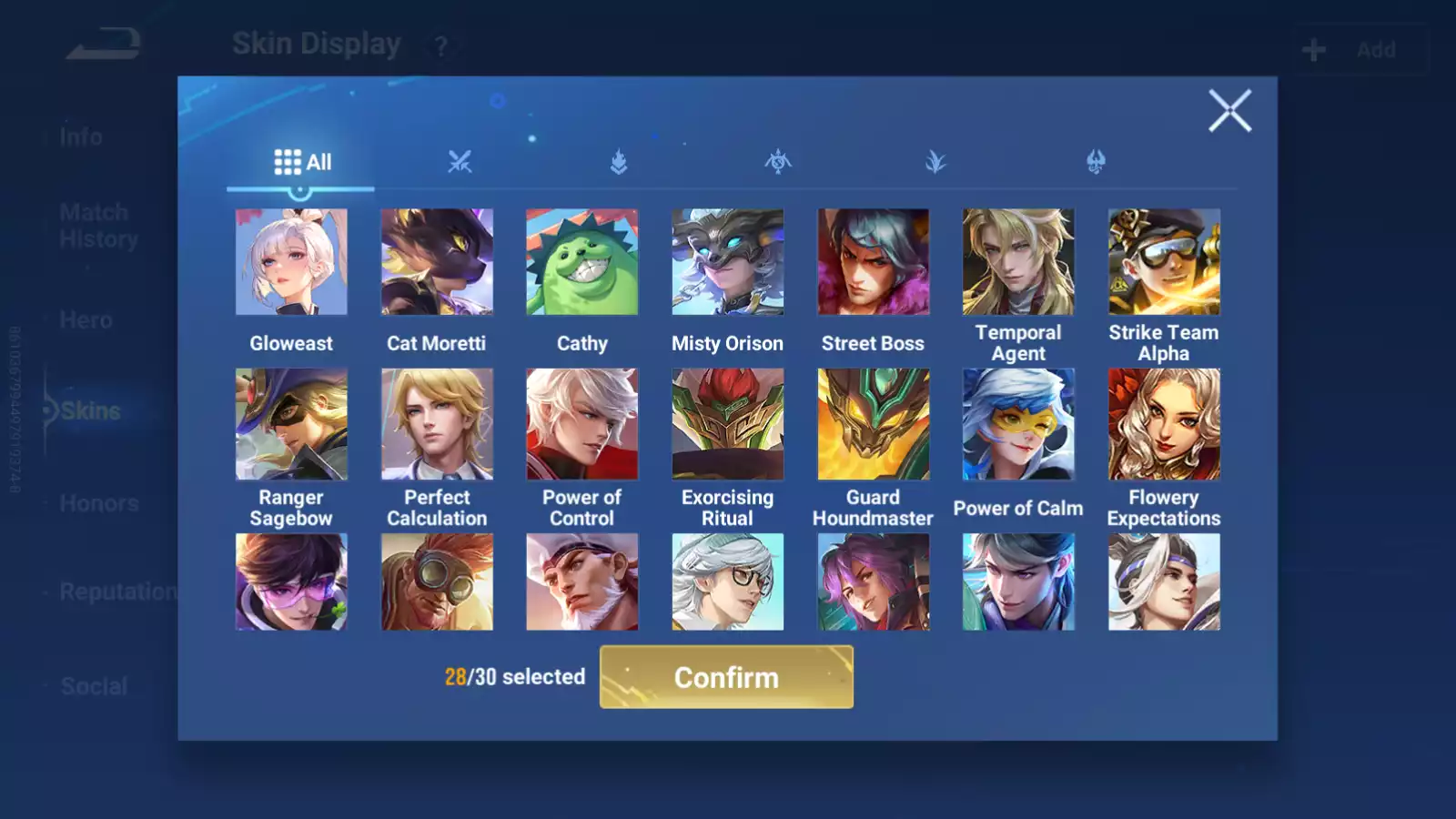Viewport: 1456px width, 819px height.
Task: Pick the skin with purple visor glasses
Action: click(291, 582)
